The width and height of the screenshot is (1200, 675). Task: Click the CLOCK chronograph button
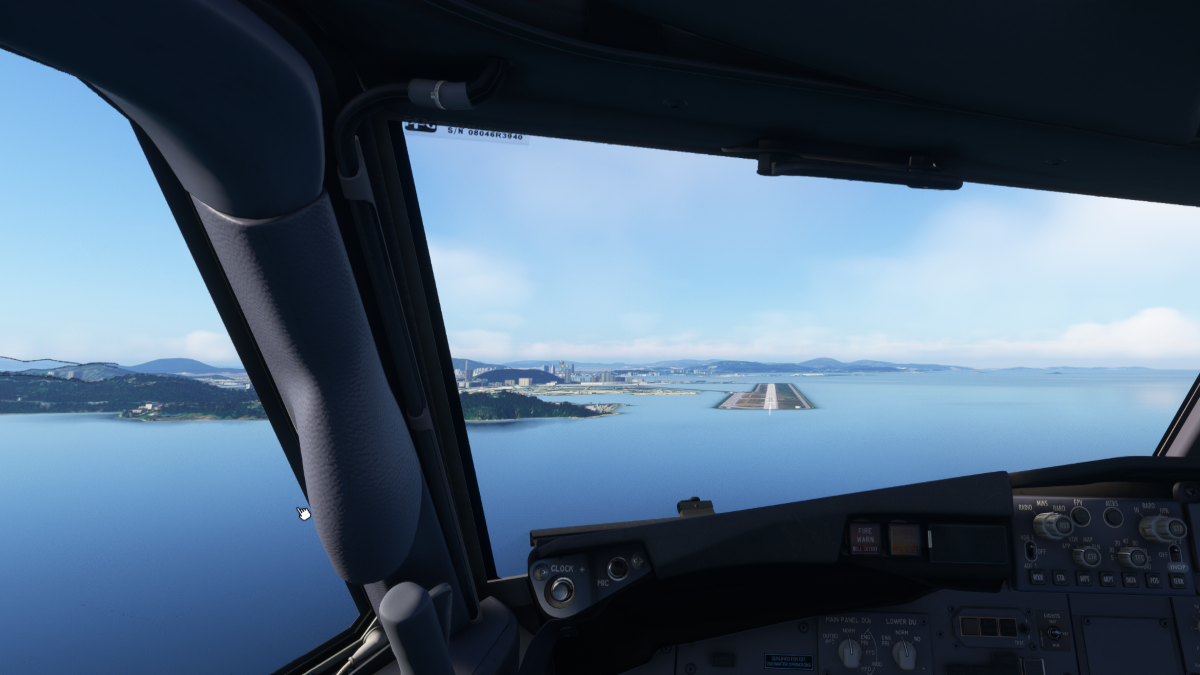click(560, 591)
